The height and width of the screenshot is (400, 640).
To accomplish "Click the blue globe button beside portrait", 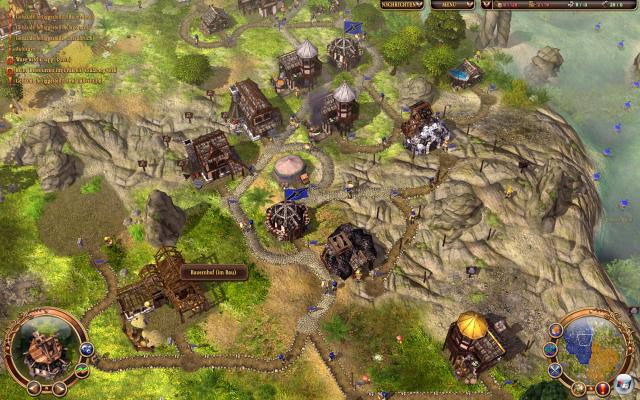I will click(87, 349).
